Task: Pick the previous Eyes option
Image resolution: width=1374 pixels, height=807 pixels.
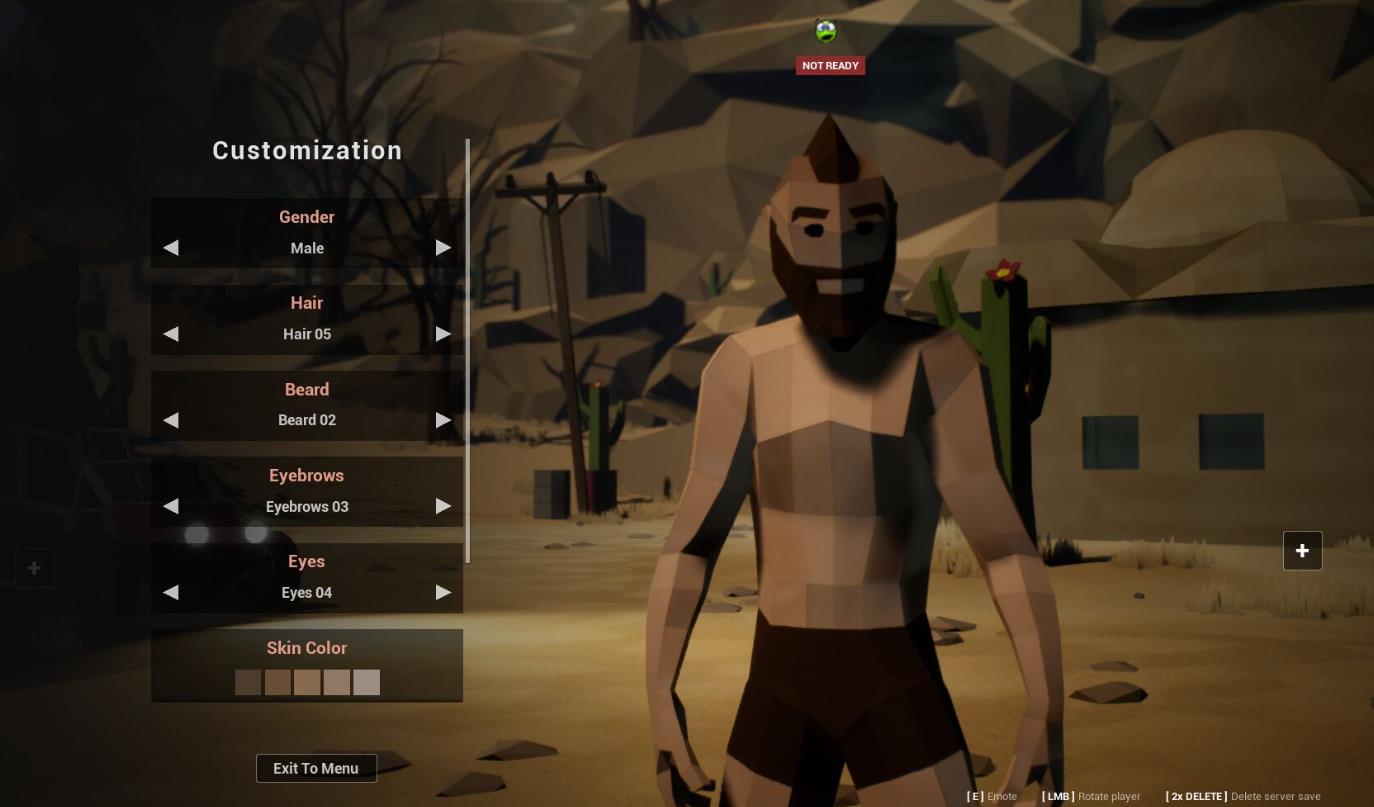Action: click(171, 592)
